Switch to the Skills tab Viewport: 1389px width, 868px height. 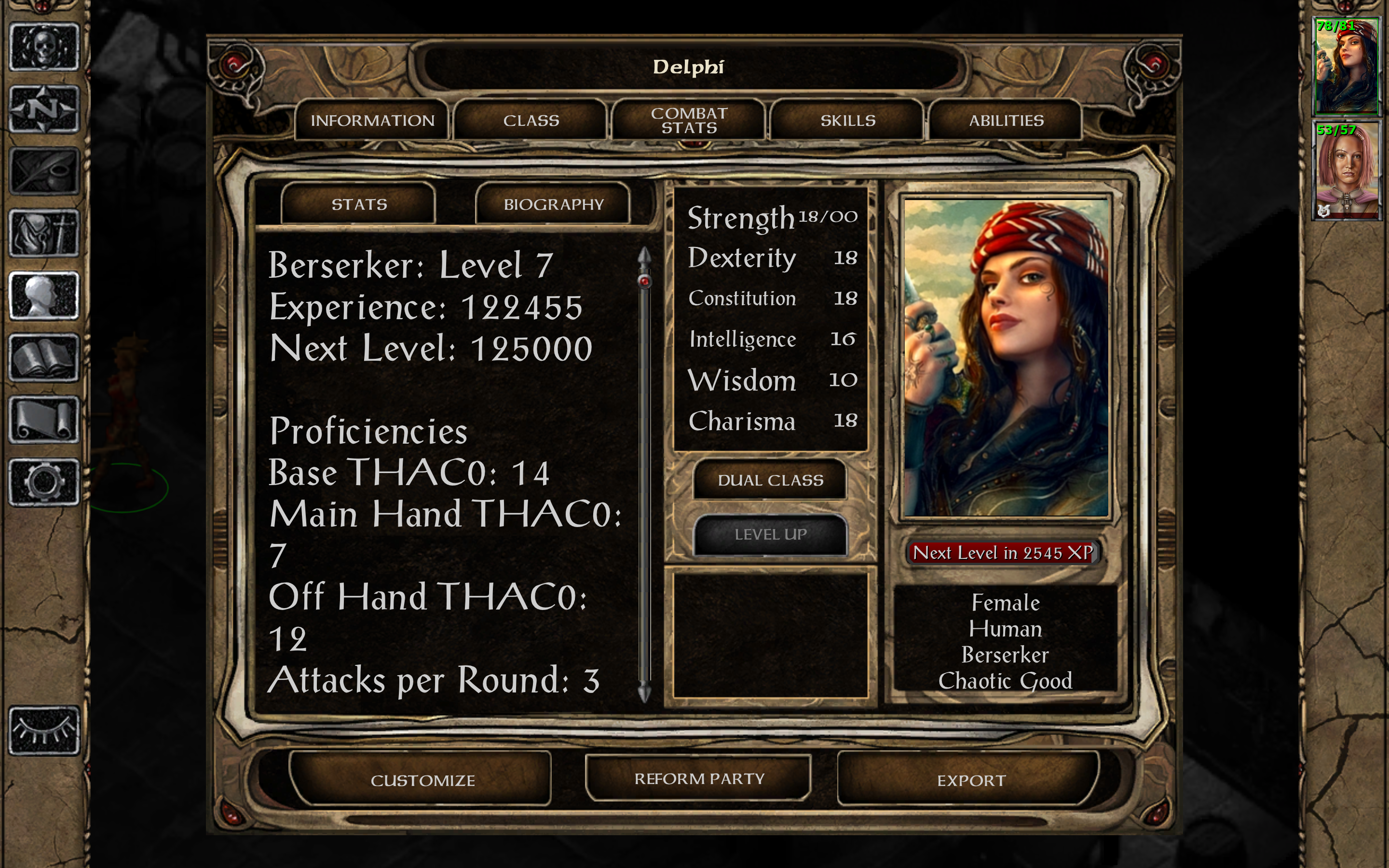(848, 120)
